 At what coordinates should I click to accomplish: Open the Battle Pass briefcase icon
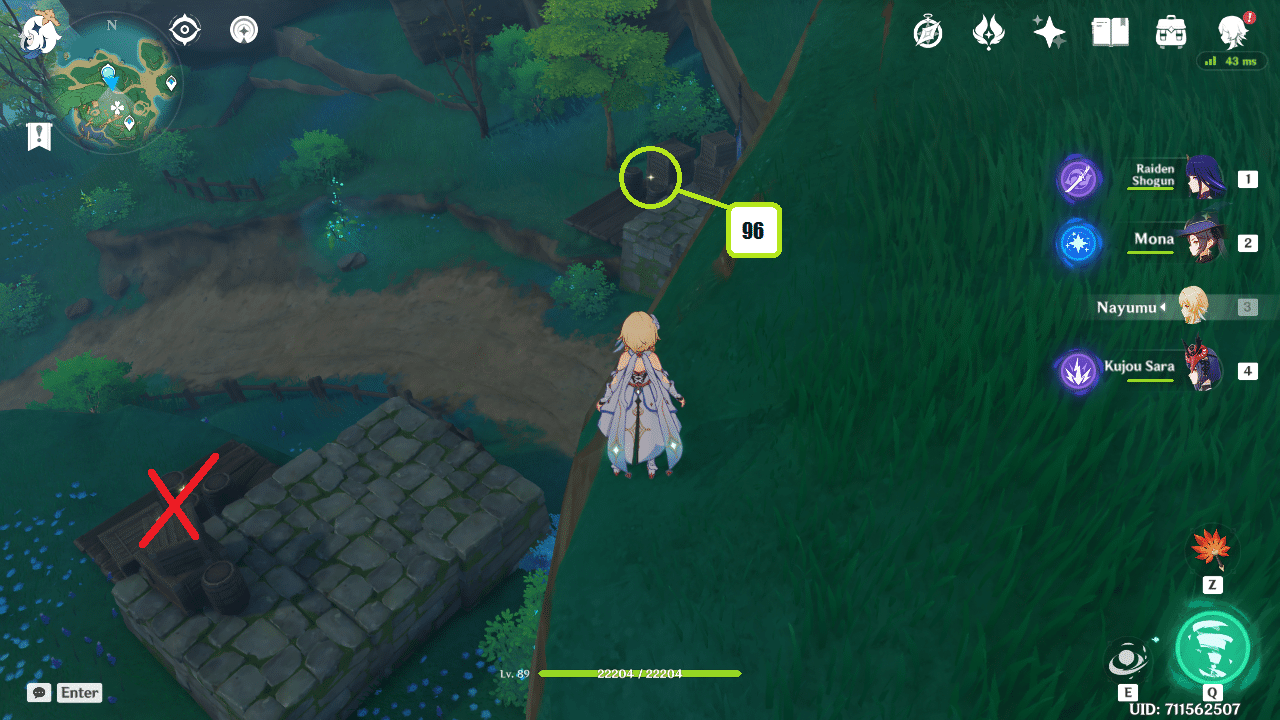pyautogui.click(x=1170, y=31)
